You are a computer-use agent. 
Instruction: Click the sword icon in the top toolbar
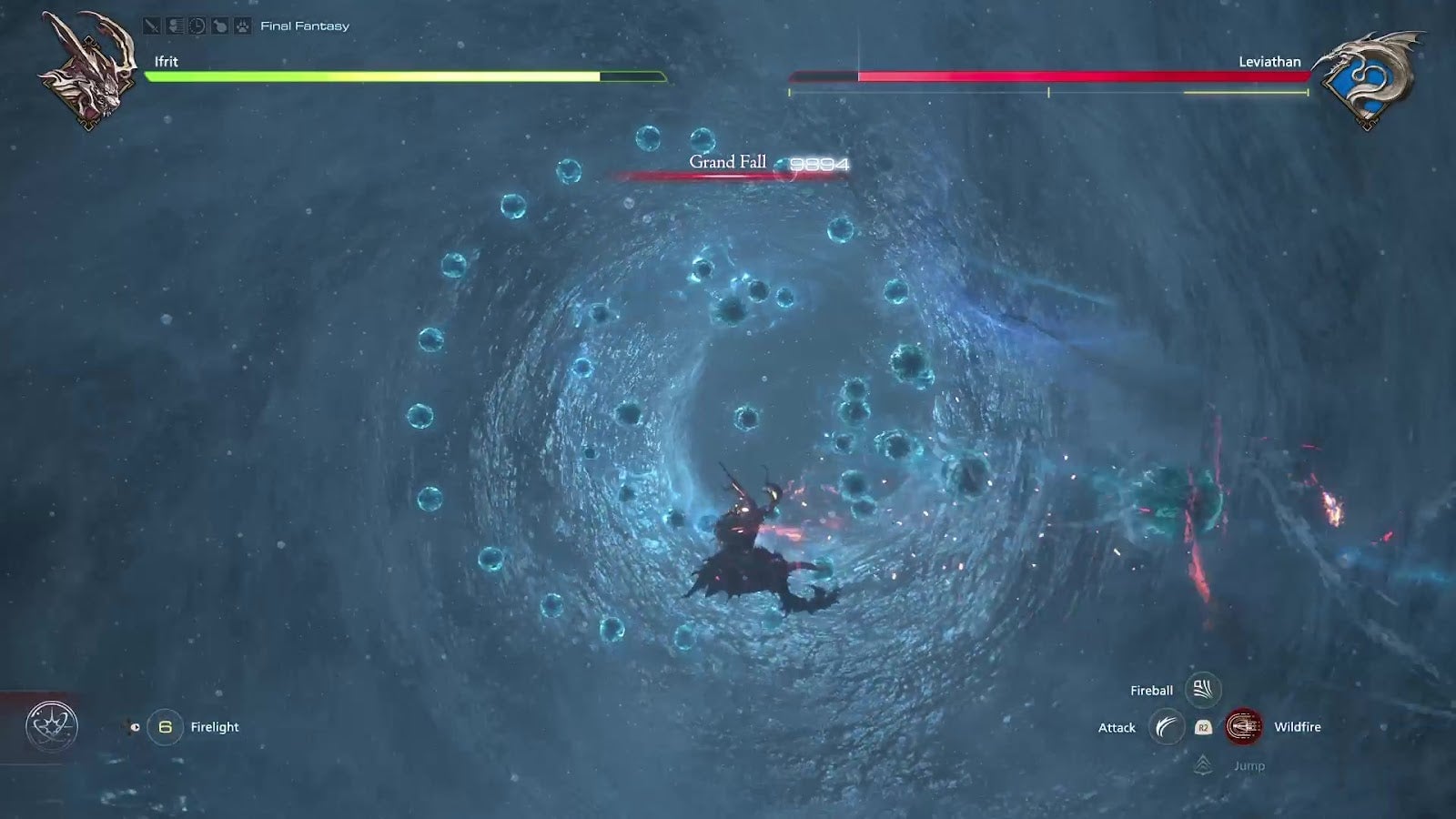click(151, 25)
